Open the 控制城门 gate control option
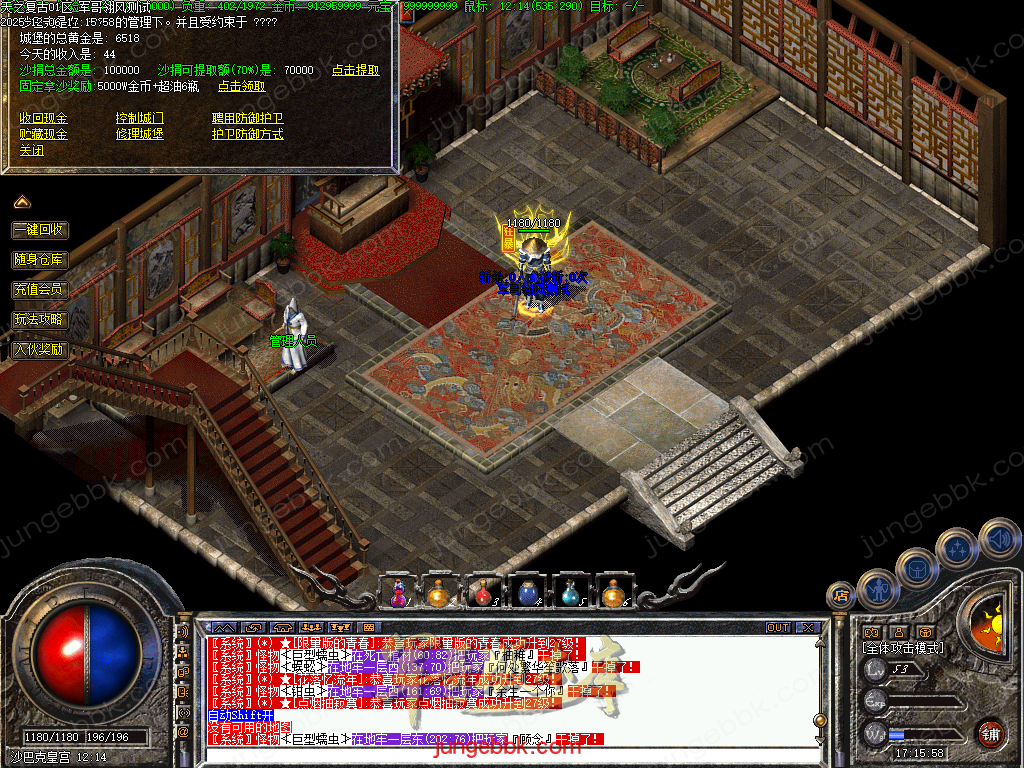The image size is (1024, 768). (x=140, y=118)
